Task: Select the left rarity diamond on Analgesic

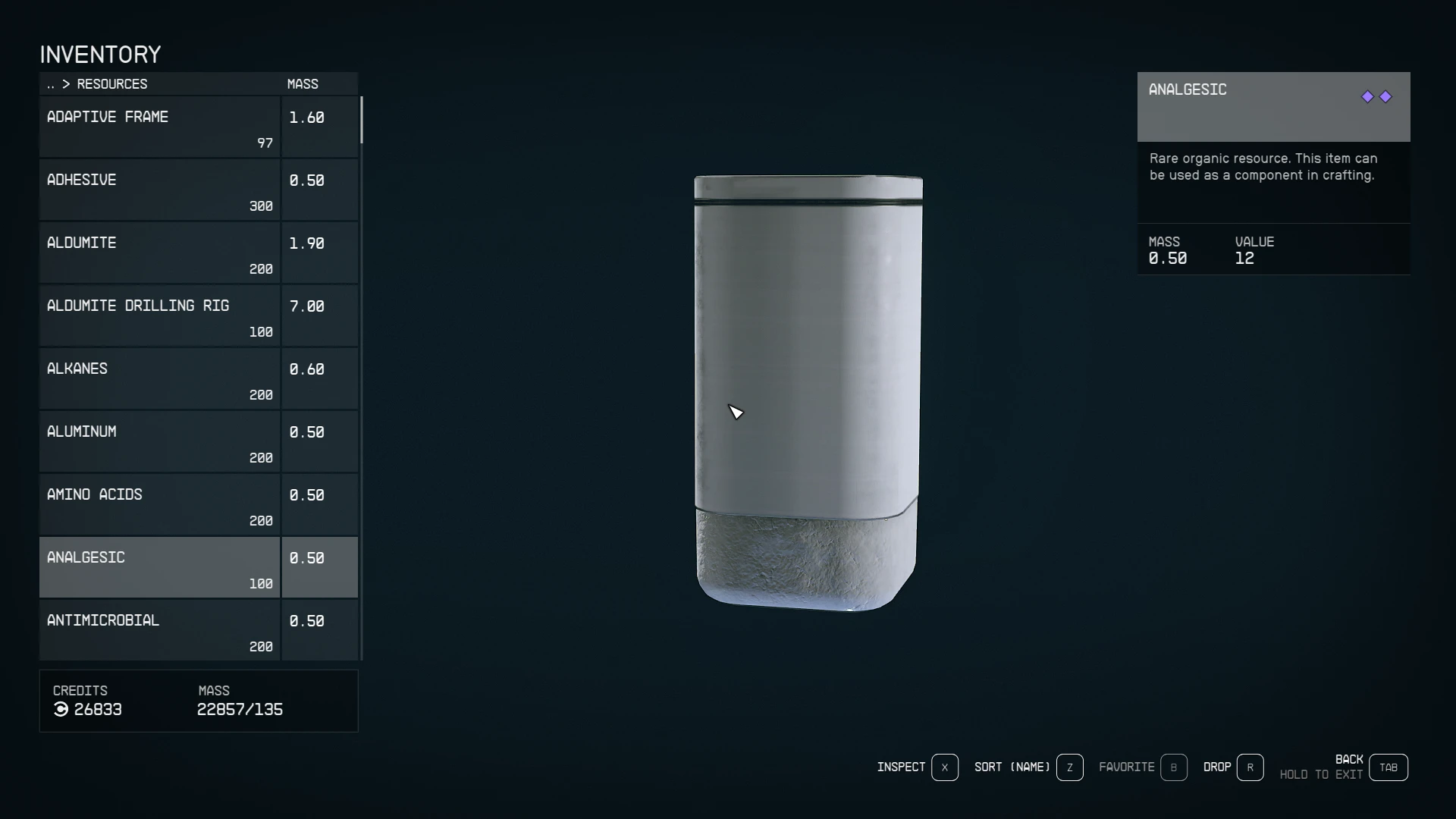Action: click(x=1367, y=96)
